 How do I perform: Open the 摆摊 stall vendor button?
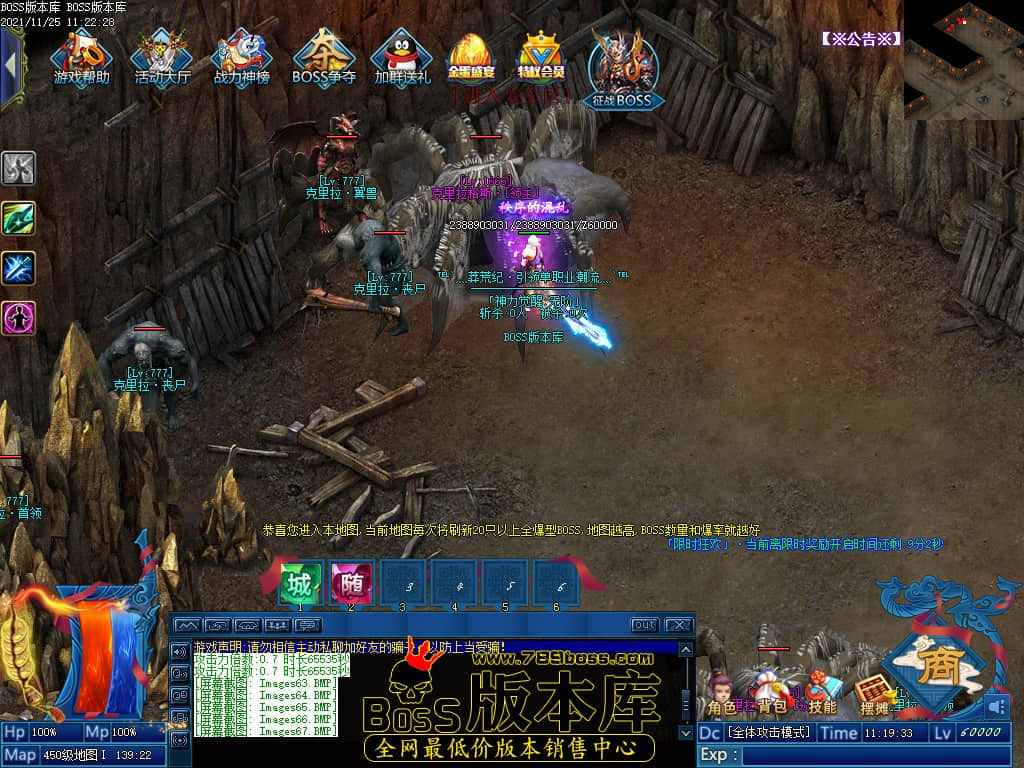[x=874, y=697]
